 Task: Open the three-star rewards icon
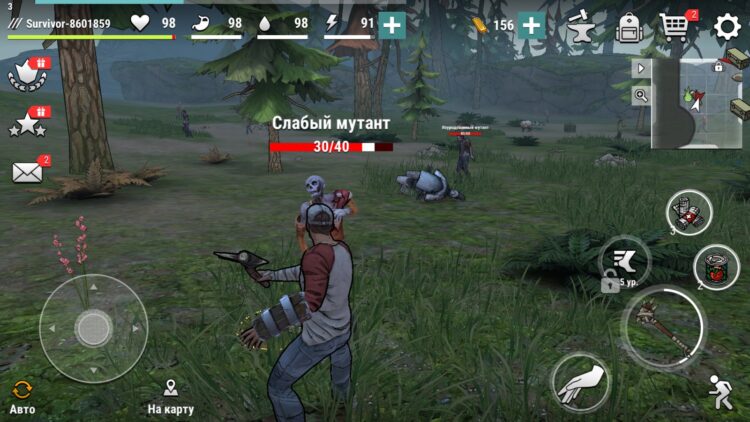point(27,123)
